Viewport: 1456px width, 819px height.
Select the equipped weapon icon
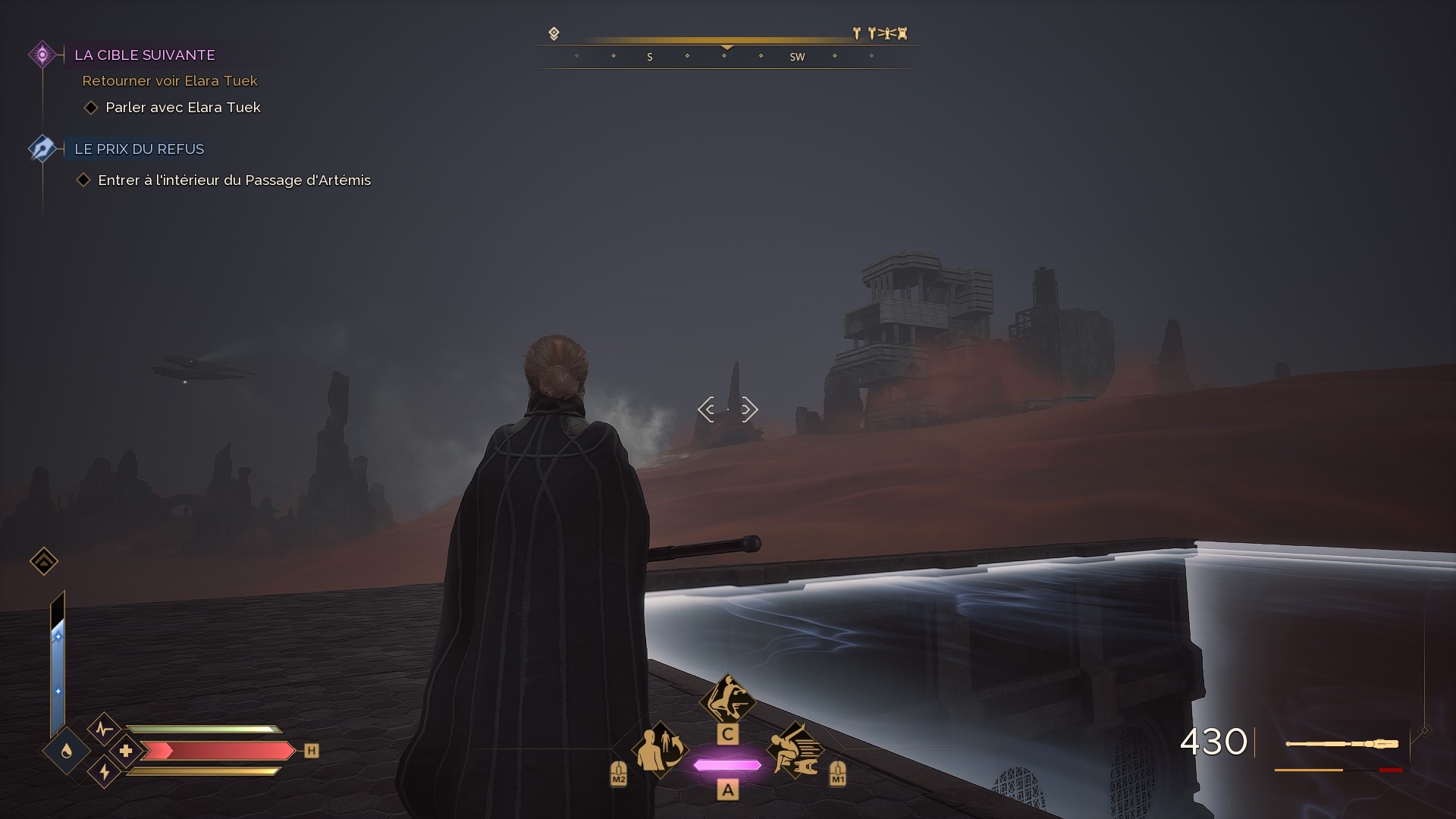pos(1341,744)
